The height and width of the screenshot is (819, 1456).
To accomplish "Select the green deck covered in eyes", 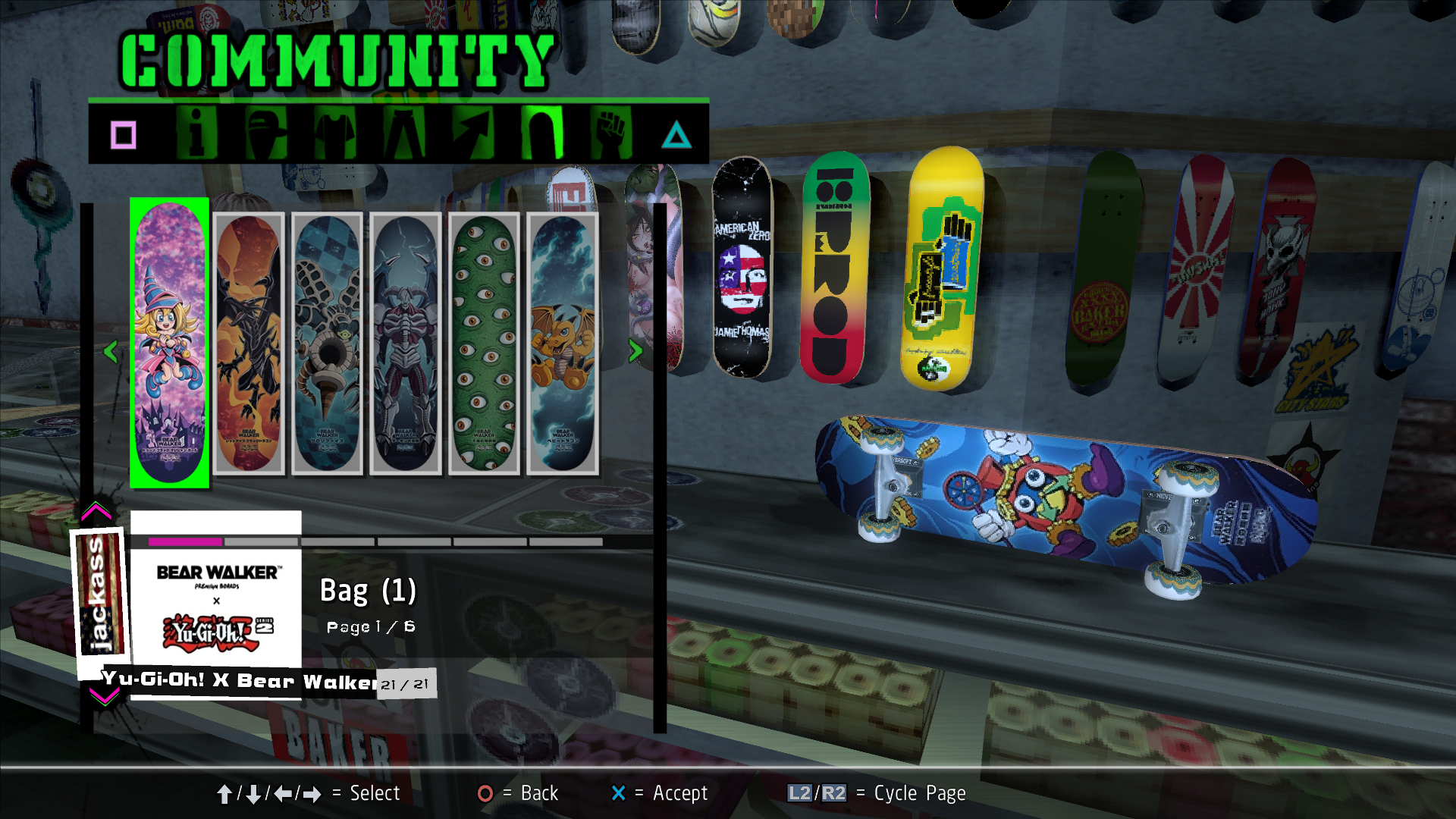I will [484, 343].
